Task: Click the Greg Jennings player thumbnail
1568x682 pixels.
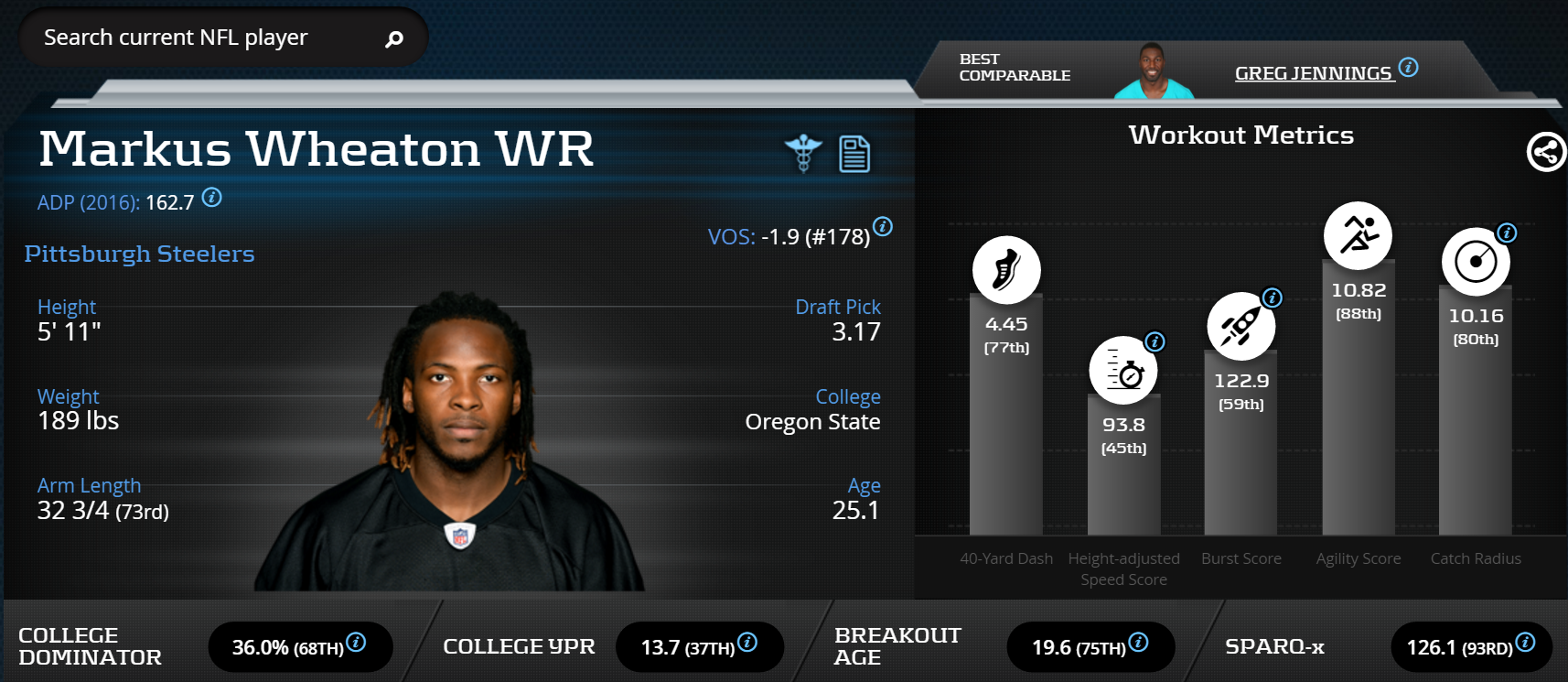Action: (x=1153, y=71)
